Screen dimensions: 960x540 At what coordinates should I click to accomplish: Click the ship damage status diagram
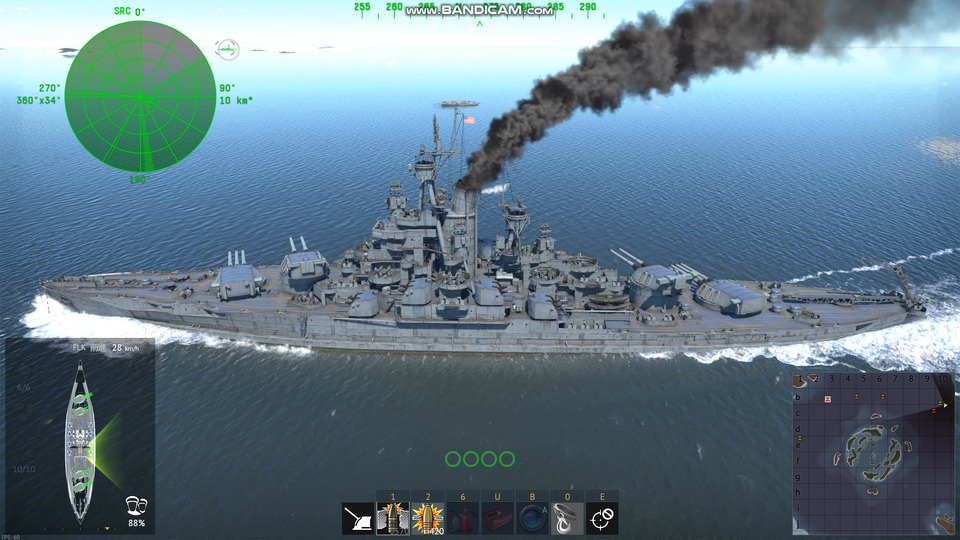pos(80,440)
